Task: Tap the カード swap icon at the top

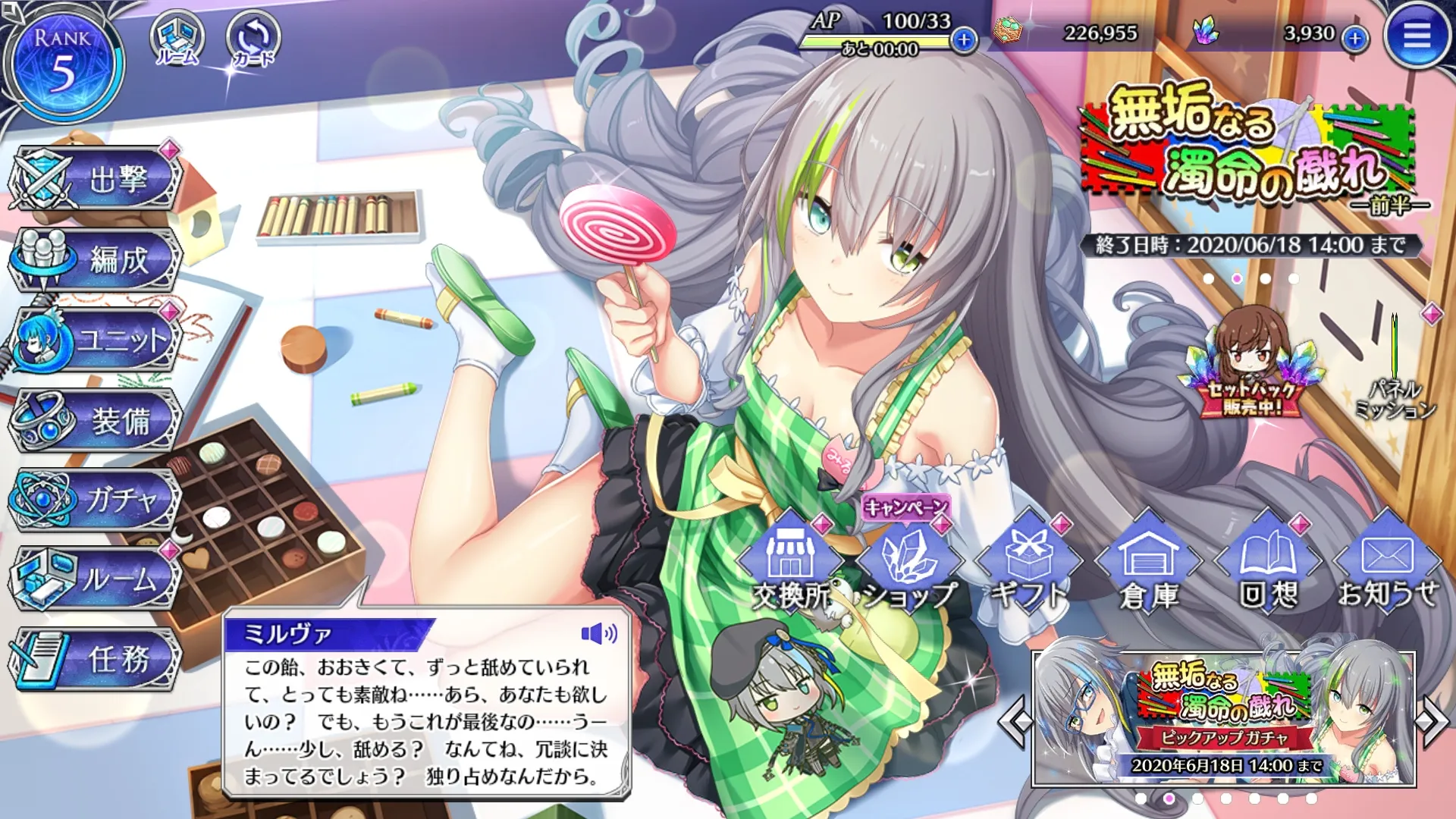Action: coord(253,38)
